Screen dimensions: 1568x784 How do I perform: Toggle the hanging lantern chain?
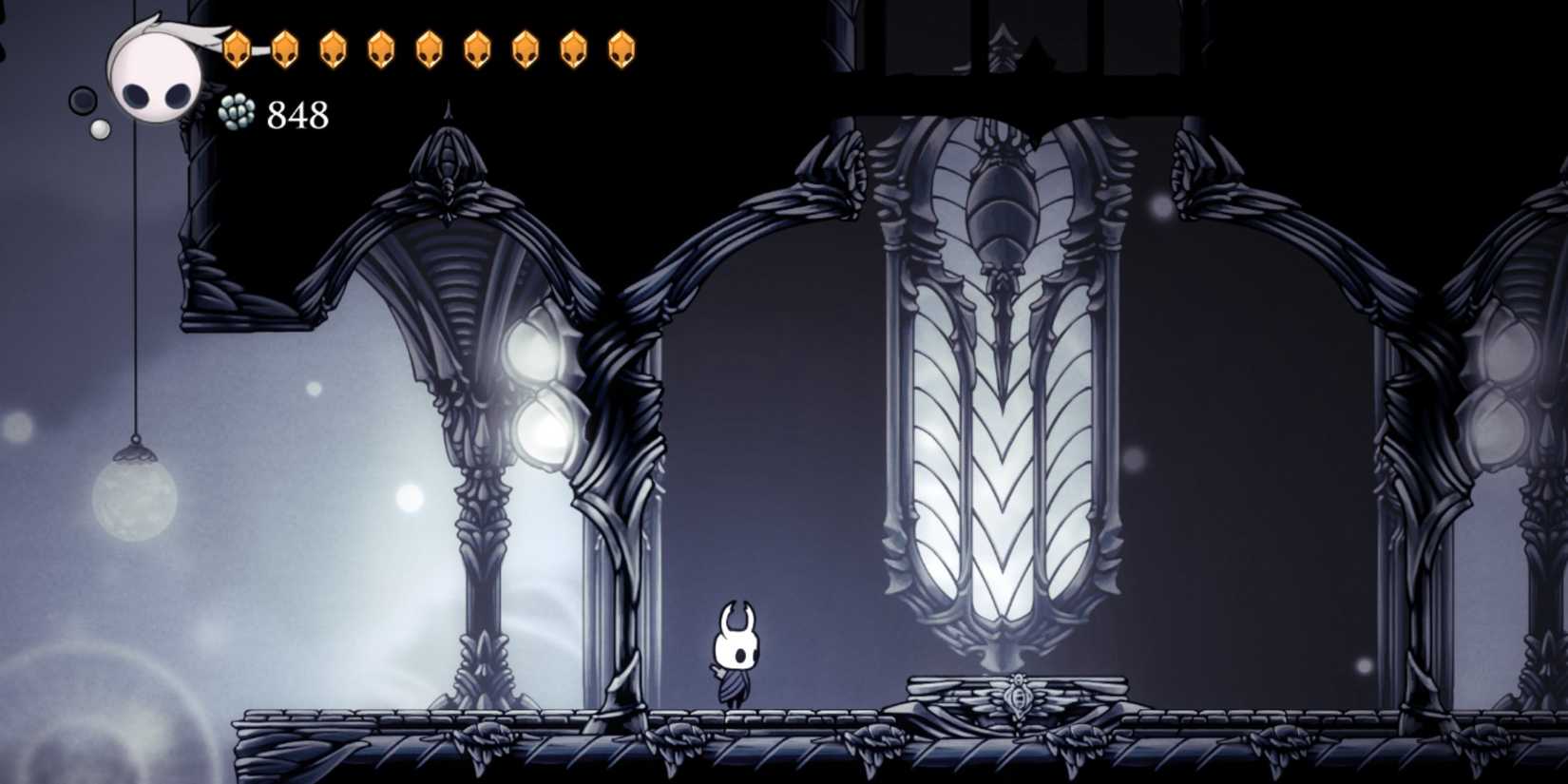point(136,285)
